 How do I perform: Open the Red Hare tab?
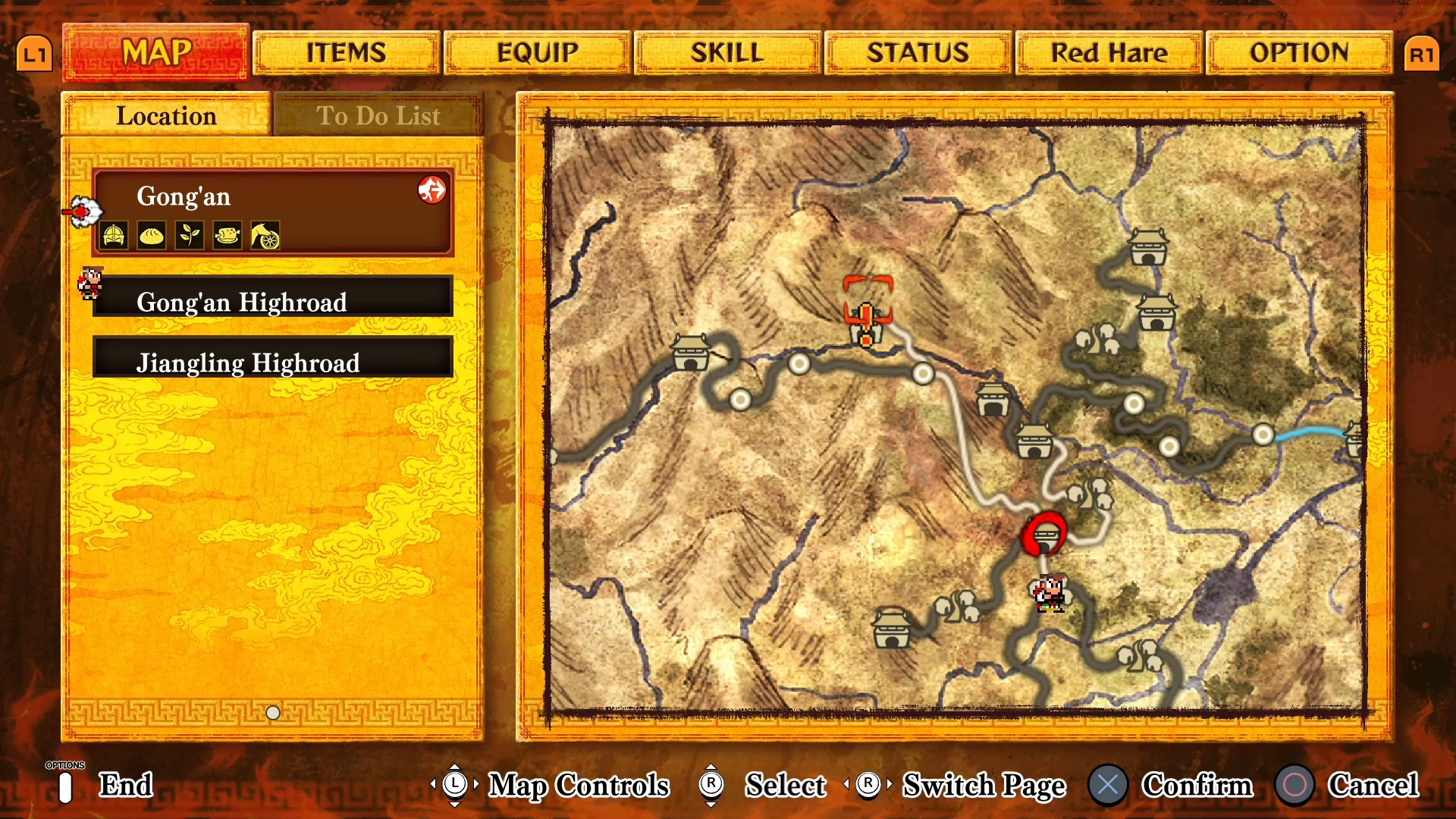pos(1109,53)
